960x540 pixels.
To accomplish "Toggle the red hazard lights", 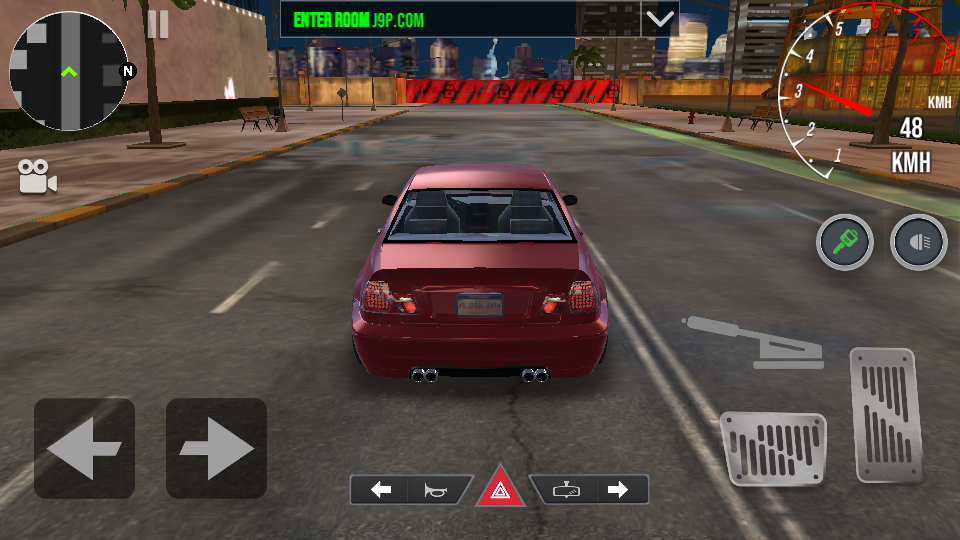I will [x=500, y=490].
